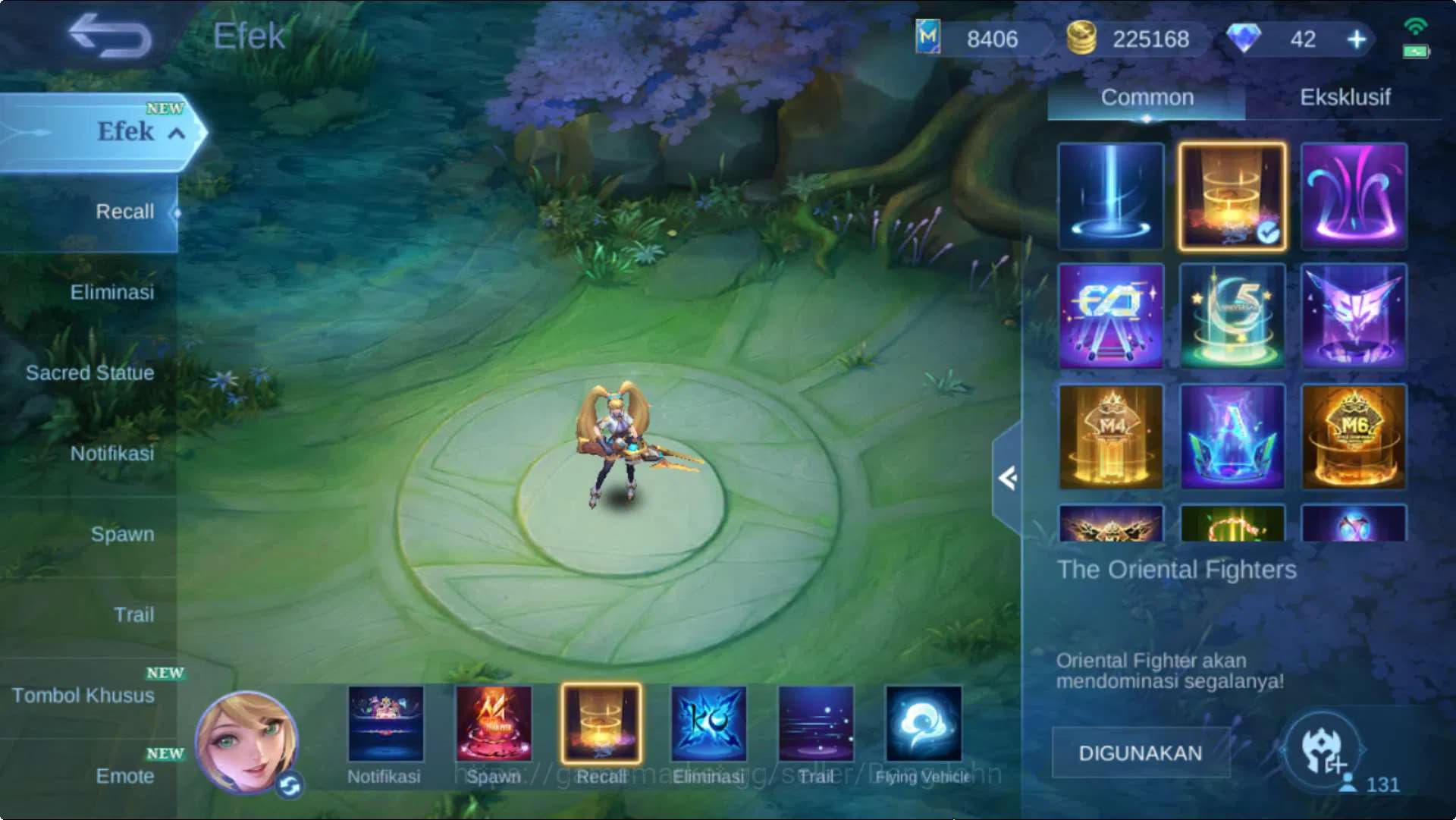This screenshot has width=1456, height=820.
Task: Select the Spawn effect icon in the bottom bar
Action: pyautogui.click(x=494, y=724)
